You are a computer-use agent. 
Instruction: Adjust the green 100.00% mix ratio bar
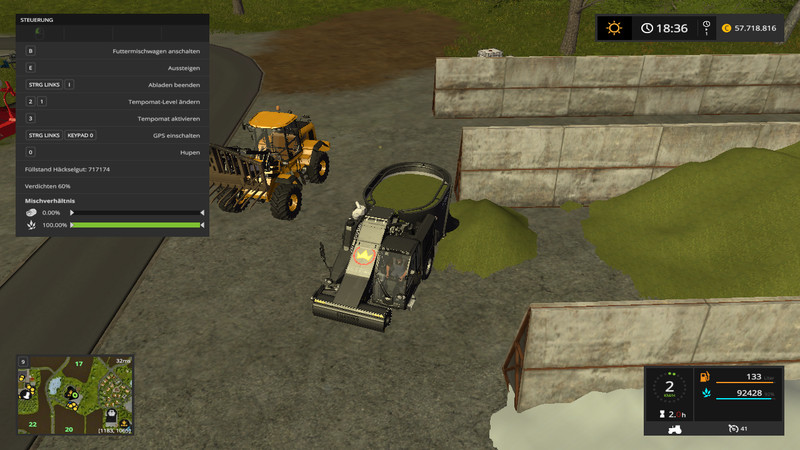point(136,225)
